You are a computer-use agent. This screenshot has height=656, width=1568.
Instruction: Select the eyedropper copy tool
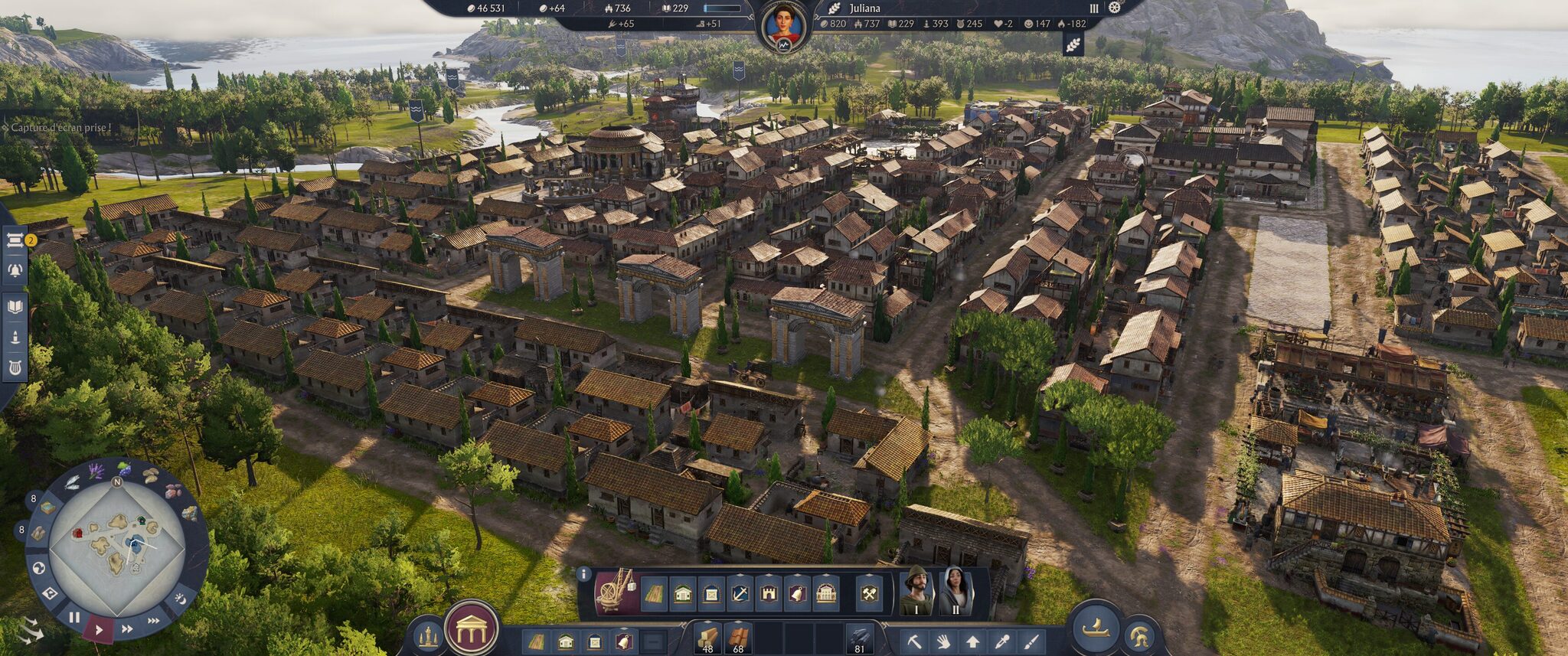coord(1001,641)
